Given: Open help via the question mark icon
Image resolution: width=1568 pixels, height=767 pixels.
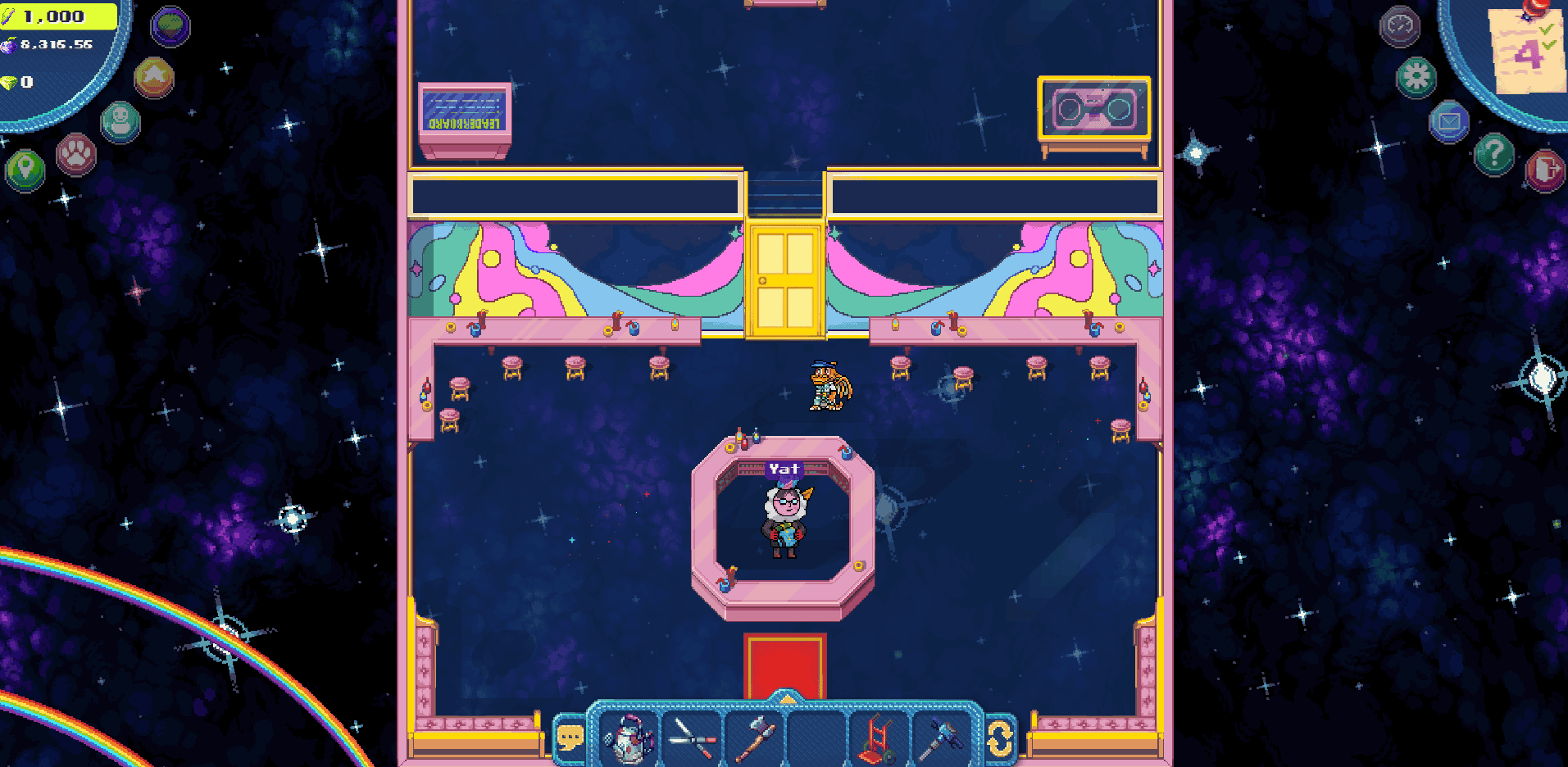Looking at the screenshot, I should click(1495, 156).
